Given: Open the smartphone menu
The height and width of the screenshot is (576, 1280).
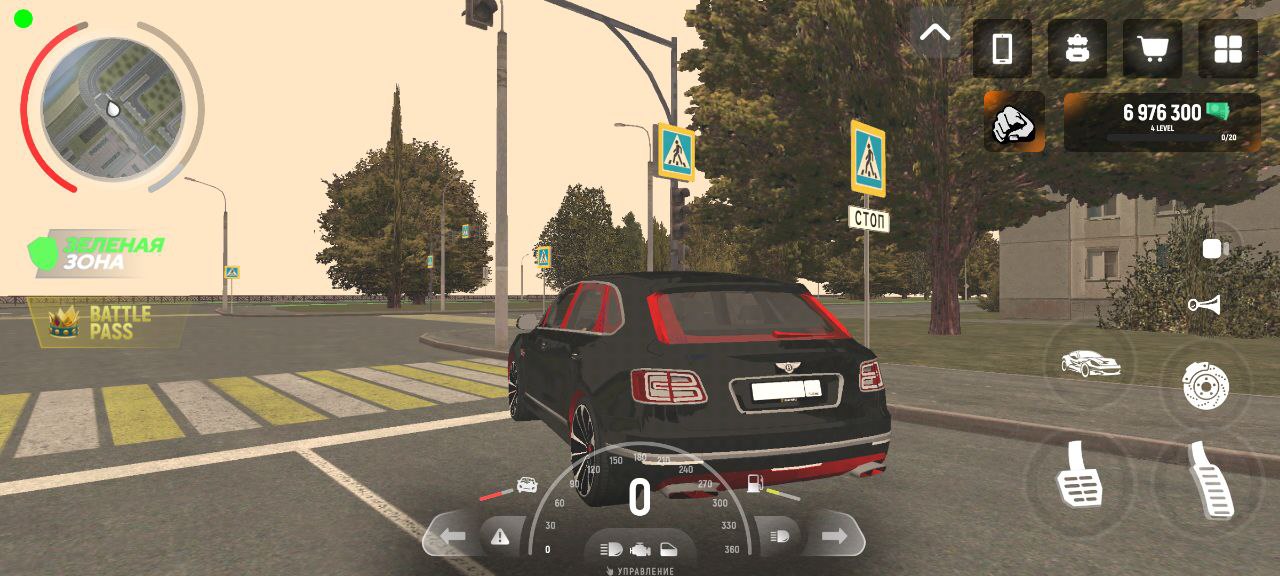Looking at the screenshot, I should pos(1002,49).
